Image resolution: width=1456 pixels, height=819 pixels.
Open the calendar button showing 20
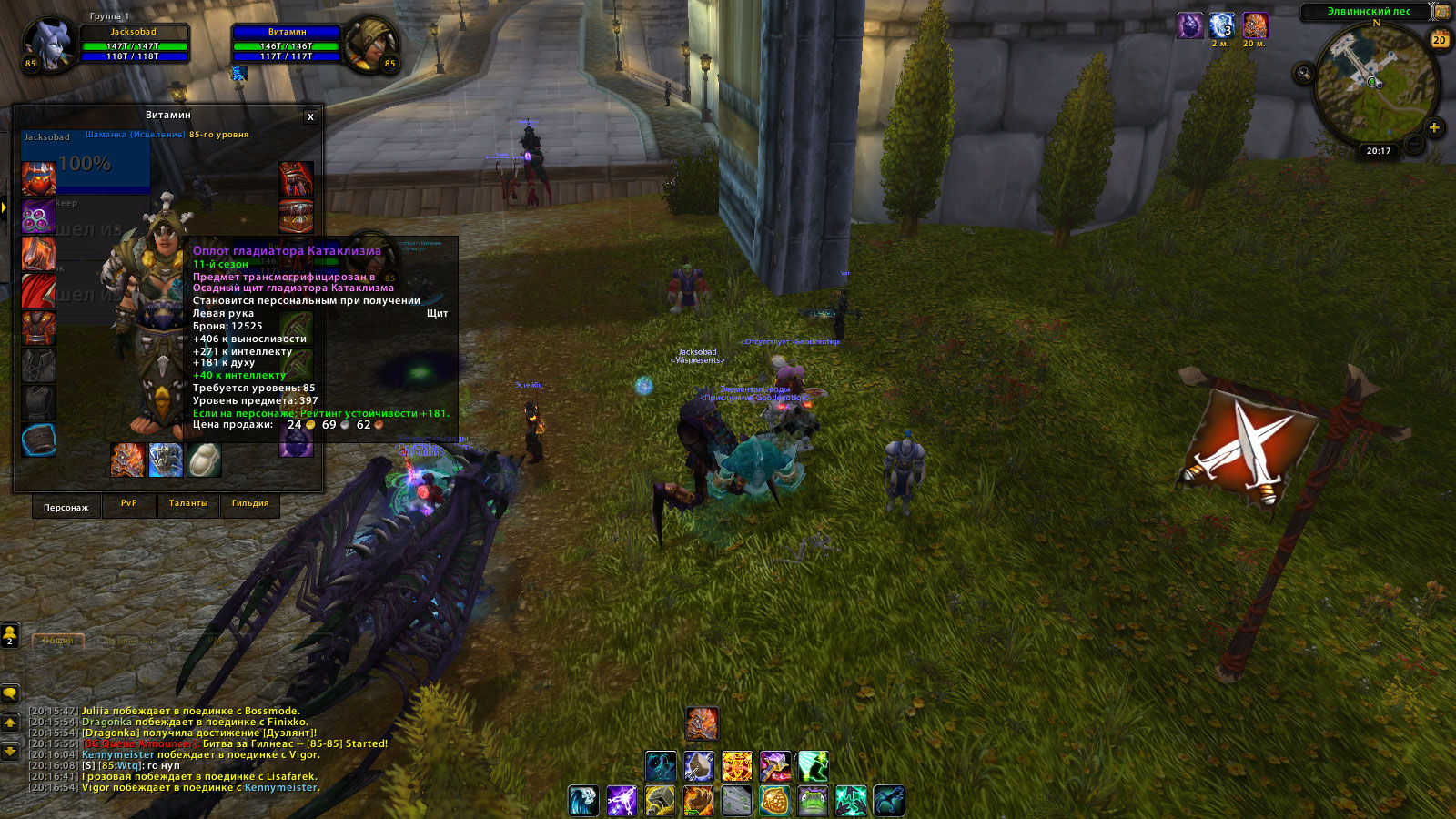[1440, 40]
